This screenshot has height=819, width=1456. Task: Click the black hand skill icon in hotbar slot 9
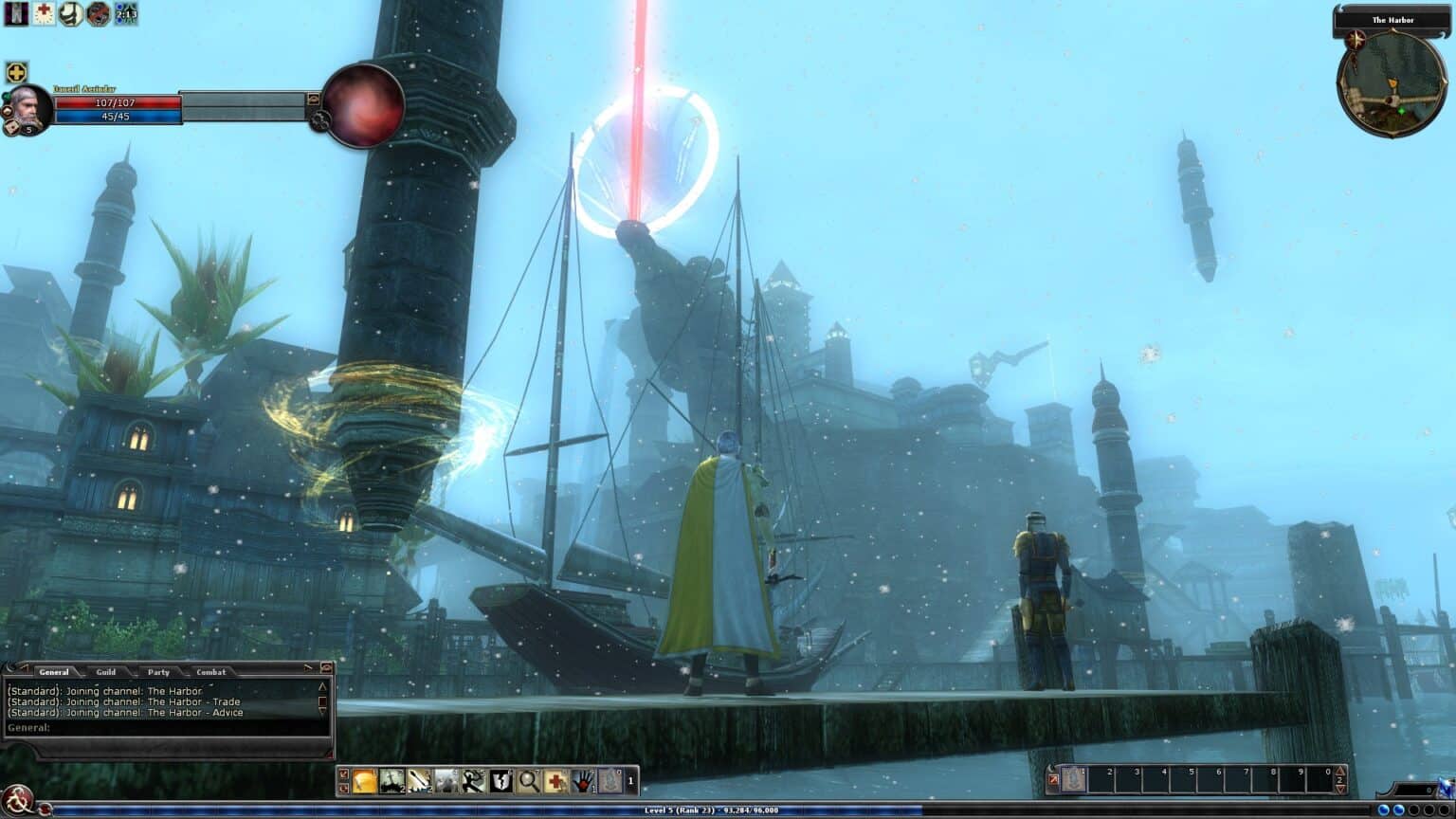pos(582,780)
